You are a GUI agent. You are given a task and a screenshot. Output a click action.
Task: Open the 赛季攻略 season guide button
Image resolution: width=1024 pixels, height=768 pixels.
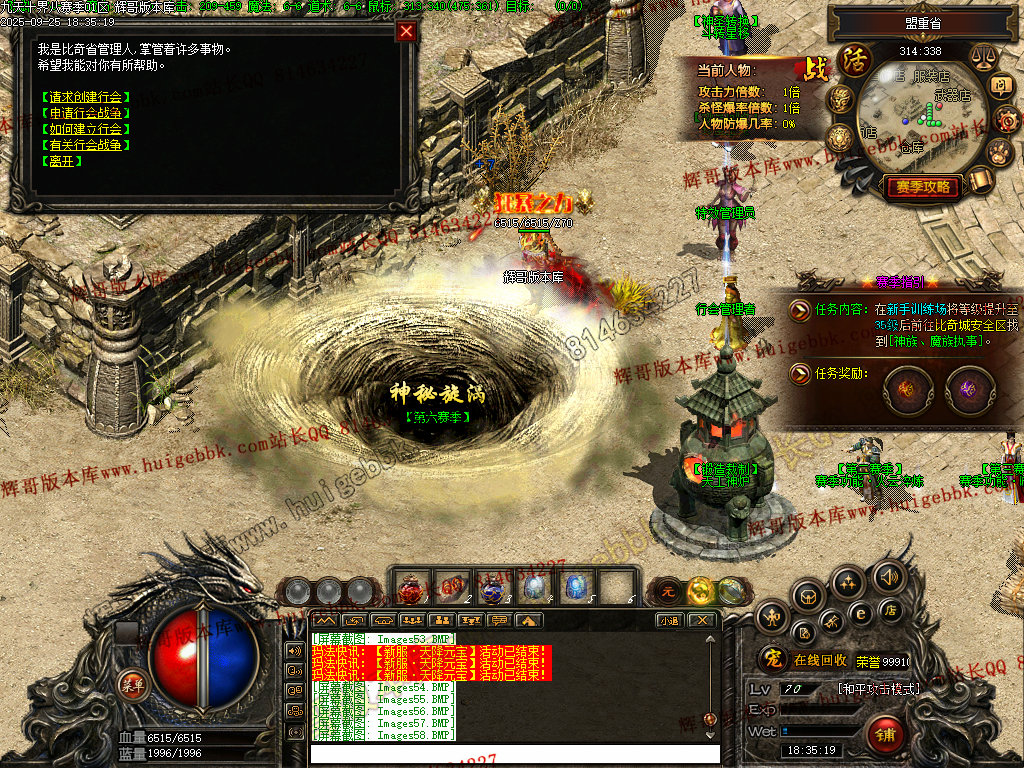pyautogui.click(x=922, y=187)
